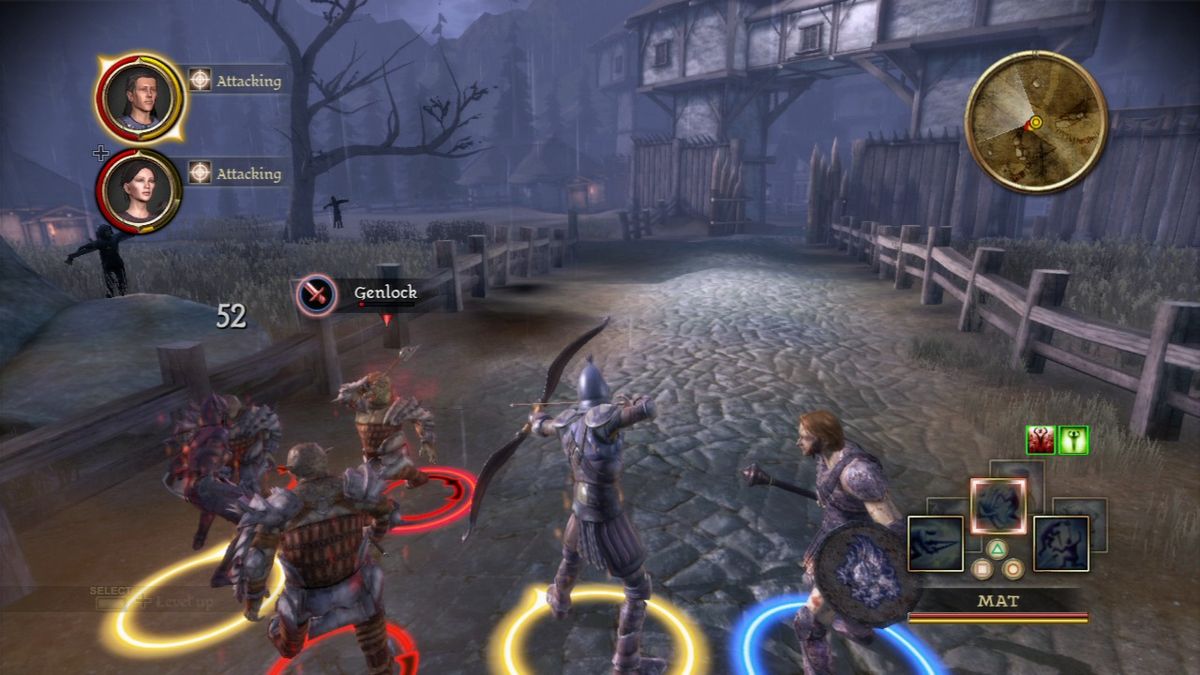
Task: Click the Genlock target crossed-swords icon
Action: [x=316, y=295]
